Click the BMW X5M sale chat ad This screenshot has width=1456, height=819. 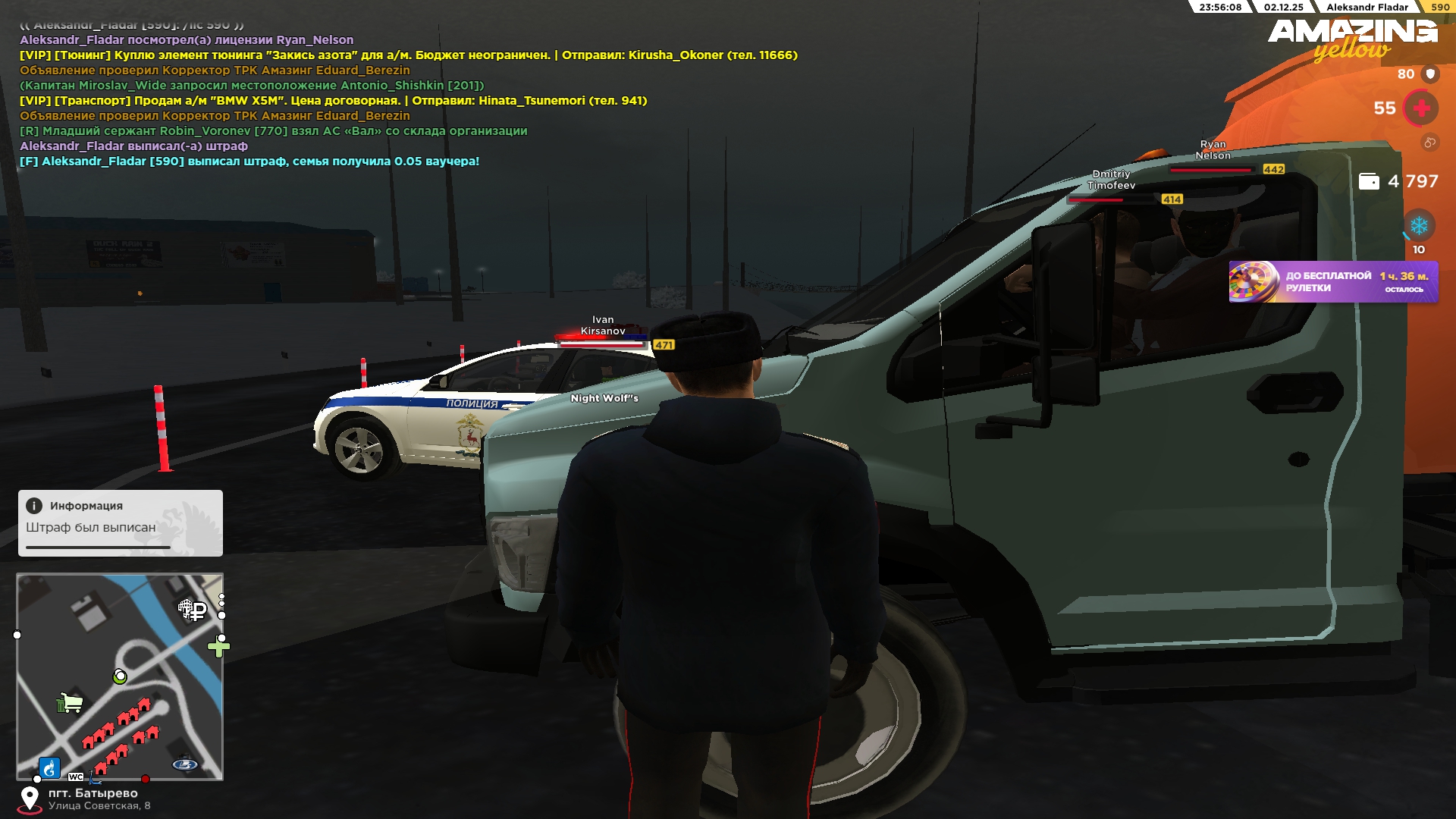tap(333, 101)
